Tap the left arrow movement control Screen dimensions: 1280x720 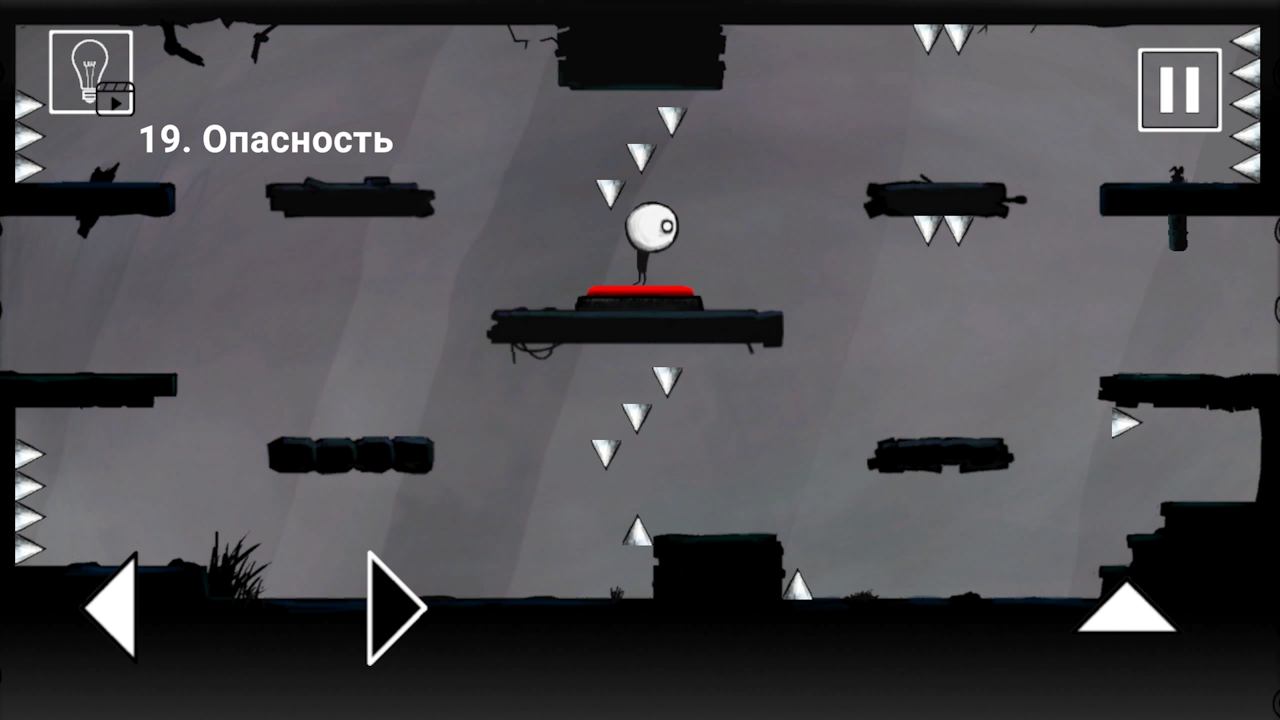tap(110, 605)
